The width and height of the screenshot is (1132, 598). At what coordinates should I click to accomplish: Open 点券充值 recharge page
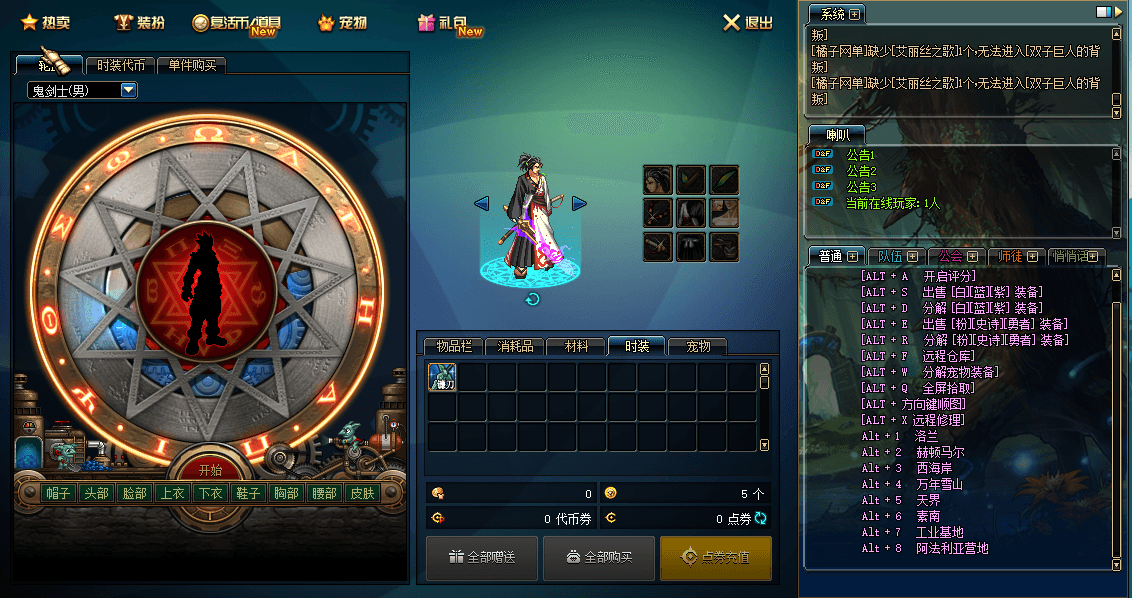(x=715, y=557)
